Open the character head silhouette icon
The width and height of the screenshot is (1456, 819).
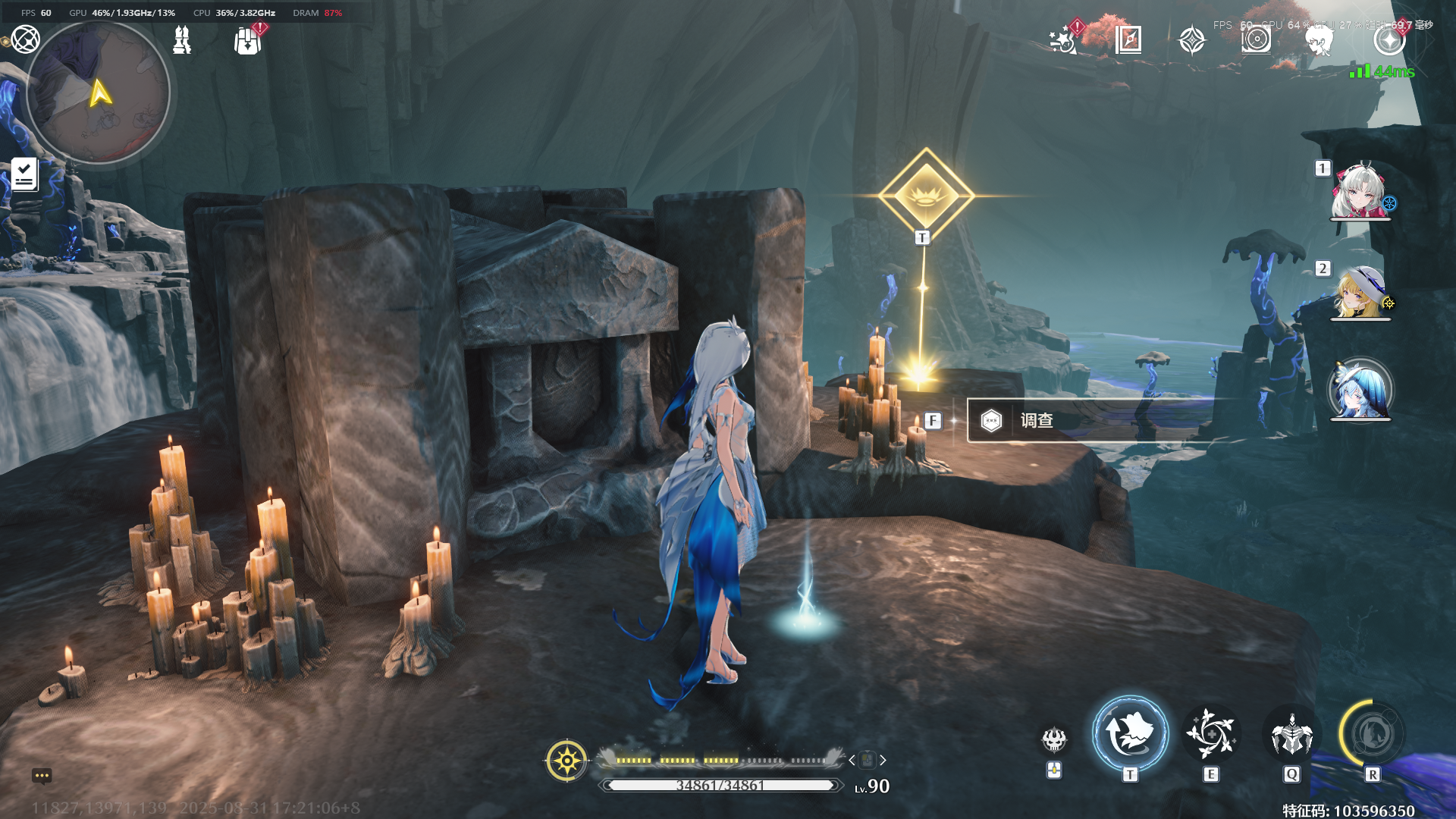pyautogui.click(x=1319, y=40)
